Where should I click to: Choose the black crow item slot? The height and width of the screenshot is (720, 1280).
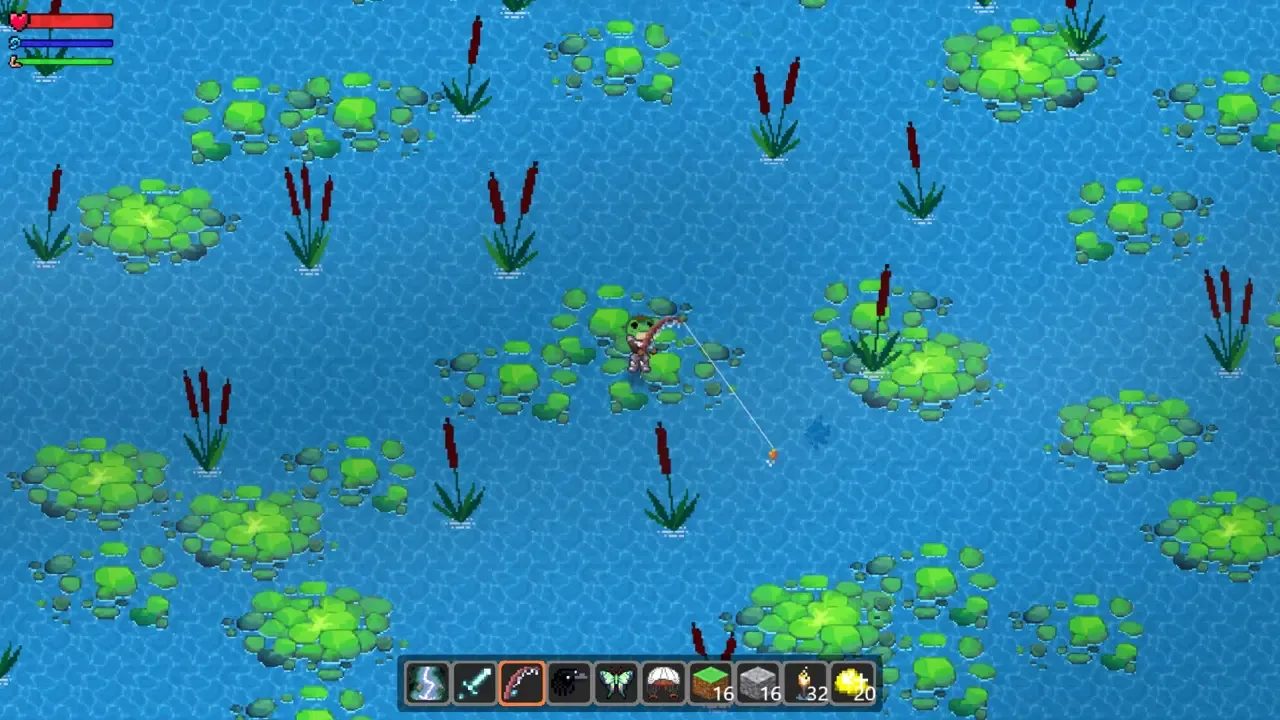tap(568, 683)
